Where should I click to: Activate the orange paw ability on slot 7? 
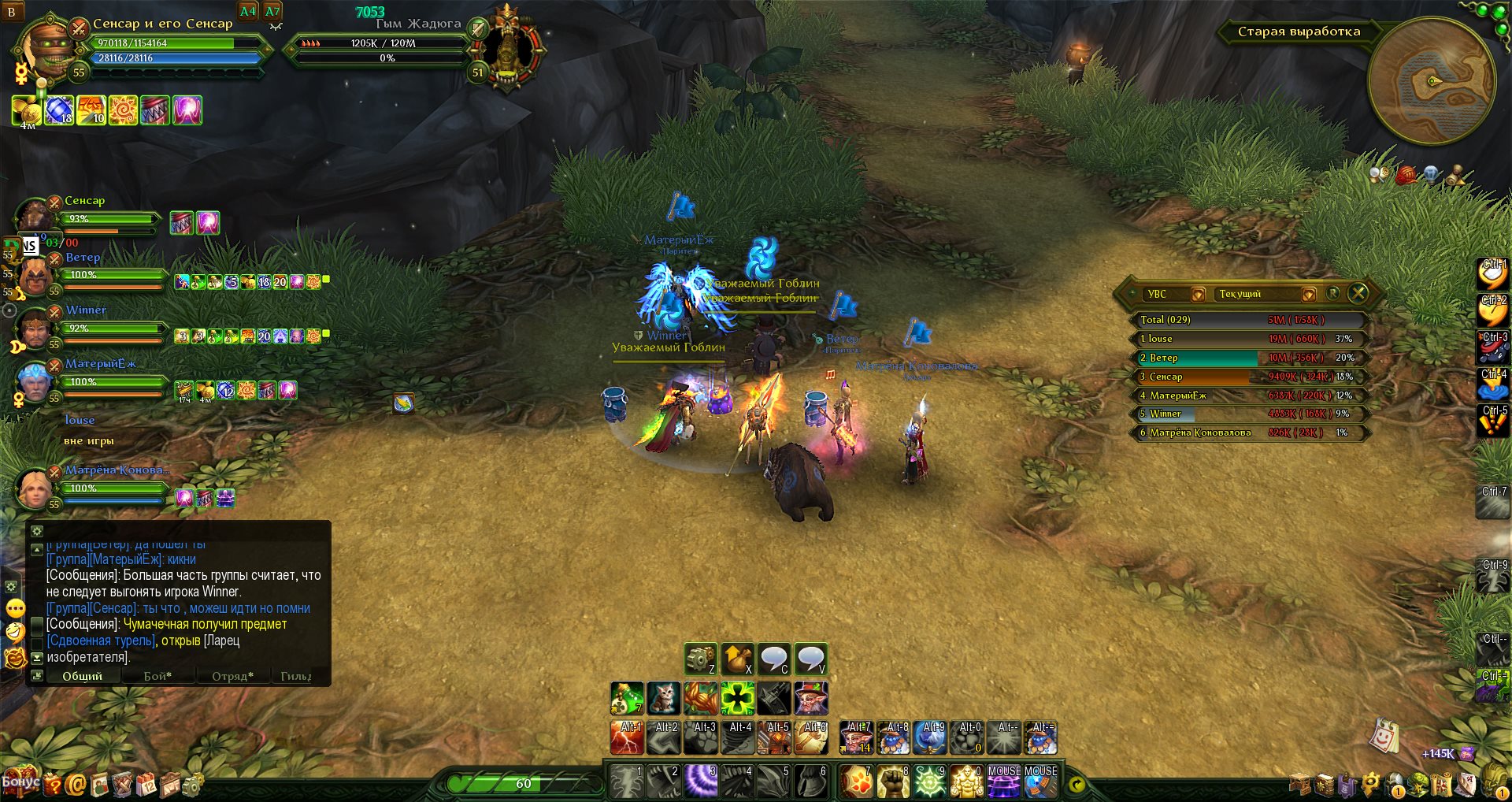coord(855,781)
